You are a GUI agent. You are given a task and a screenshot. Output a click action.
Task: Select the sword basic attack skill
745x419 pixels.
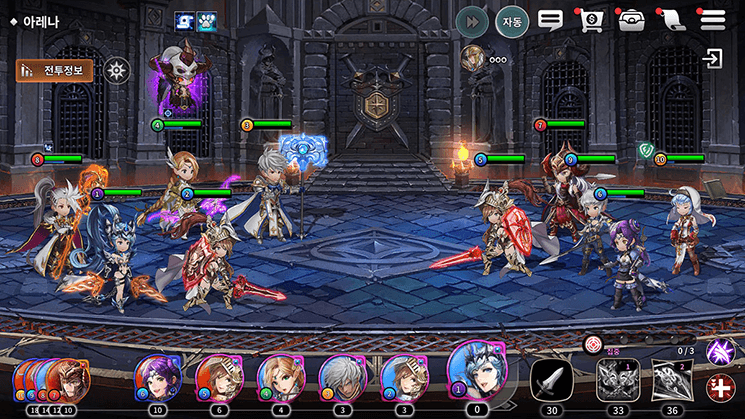(x=551, y=379)
